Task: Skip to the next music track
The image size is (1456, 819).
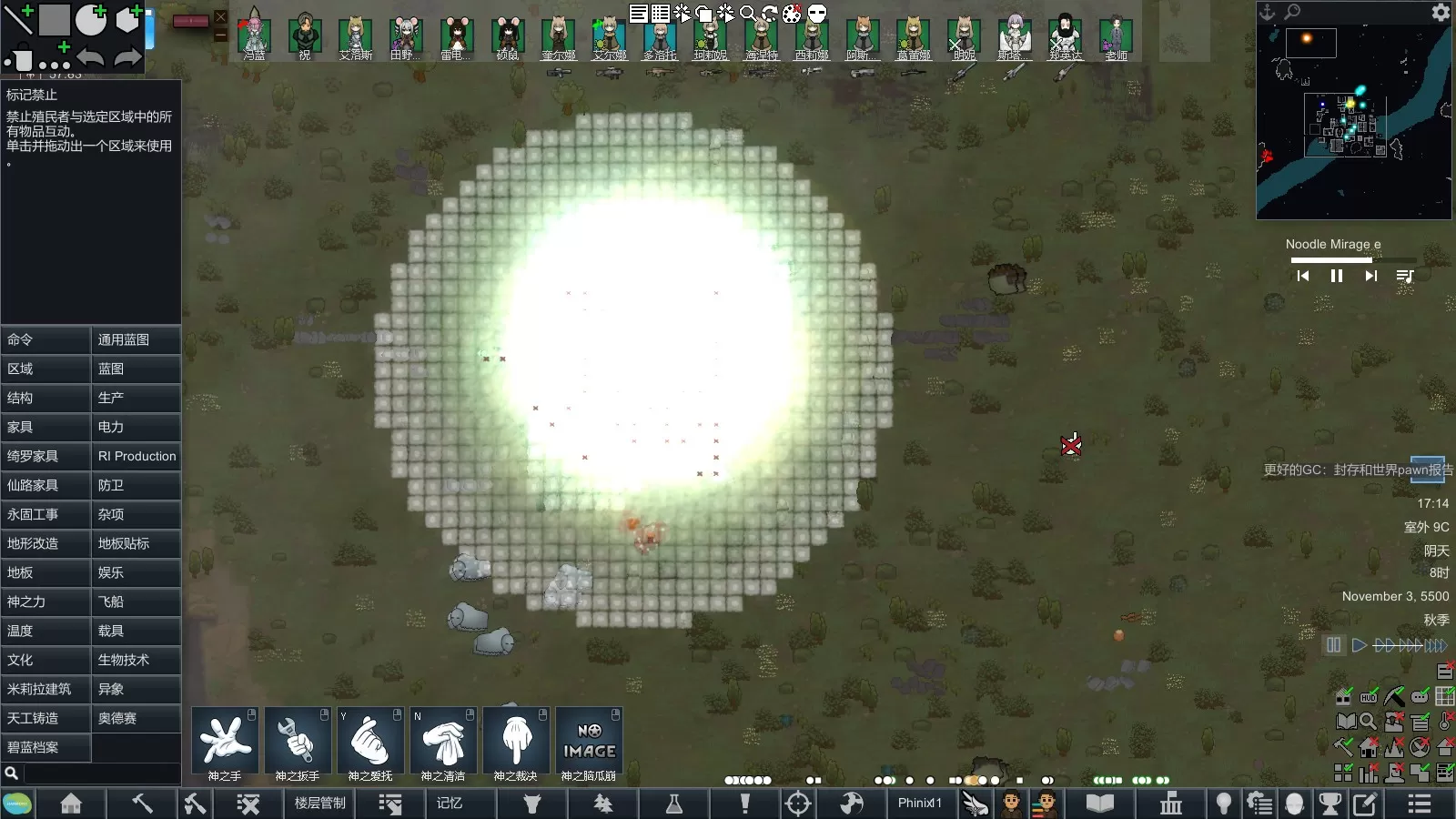Action: pyautogui.click(x=1370, y=276)
